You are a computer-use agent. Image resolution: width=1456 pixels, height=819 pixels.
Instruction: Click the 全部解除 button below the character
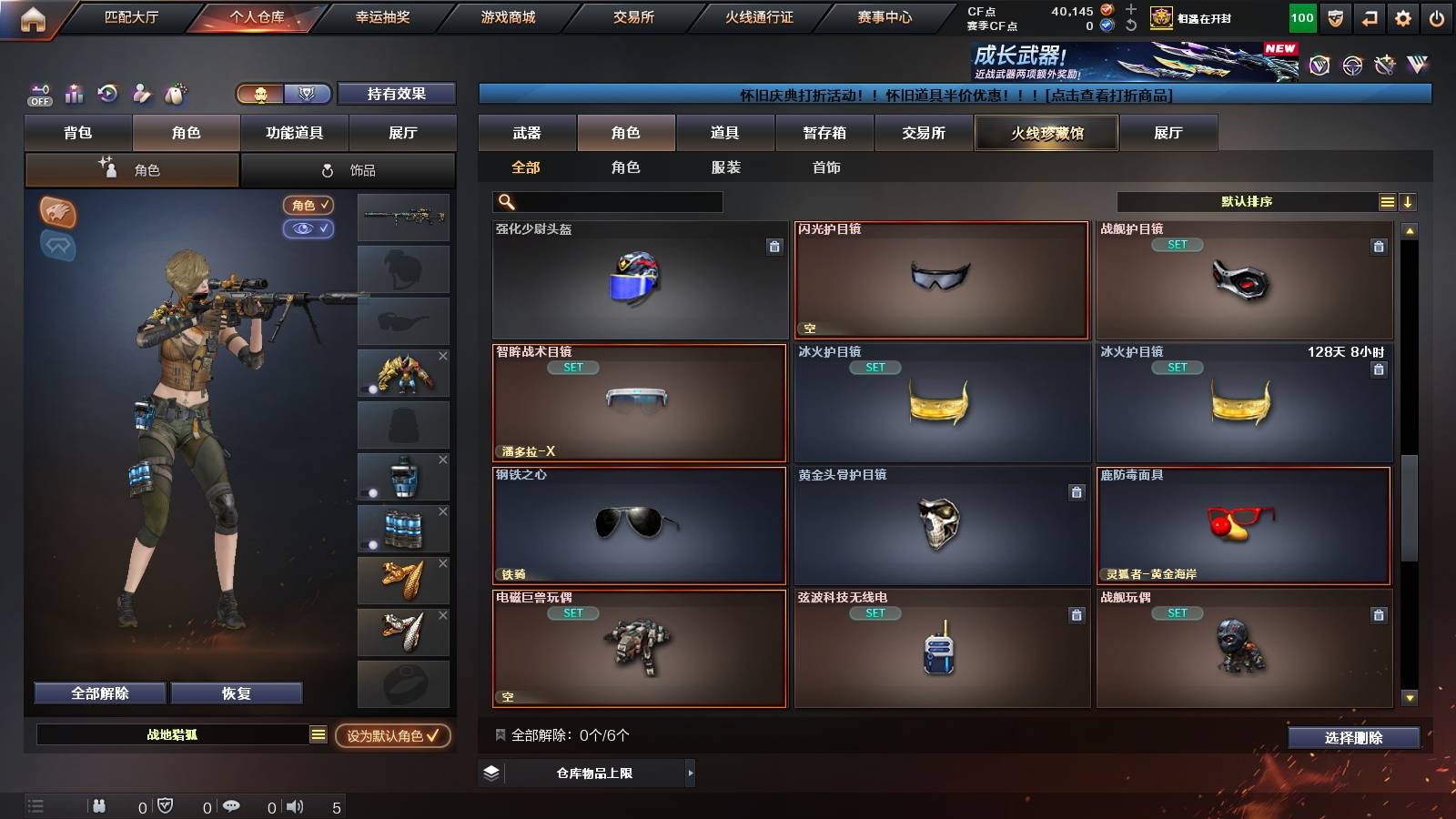(x=98, y=693)
